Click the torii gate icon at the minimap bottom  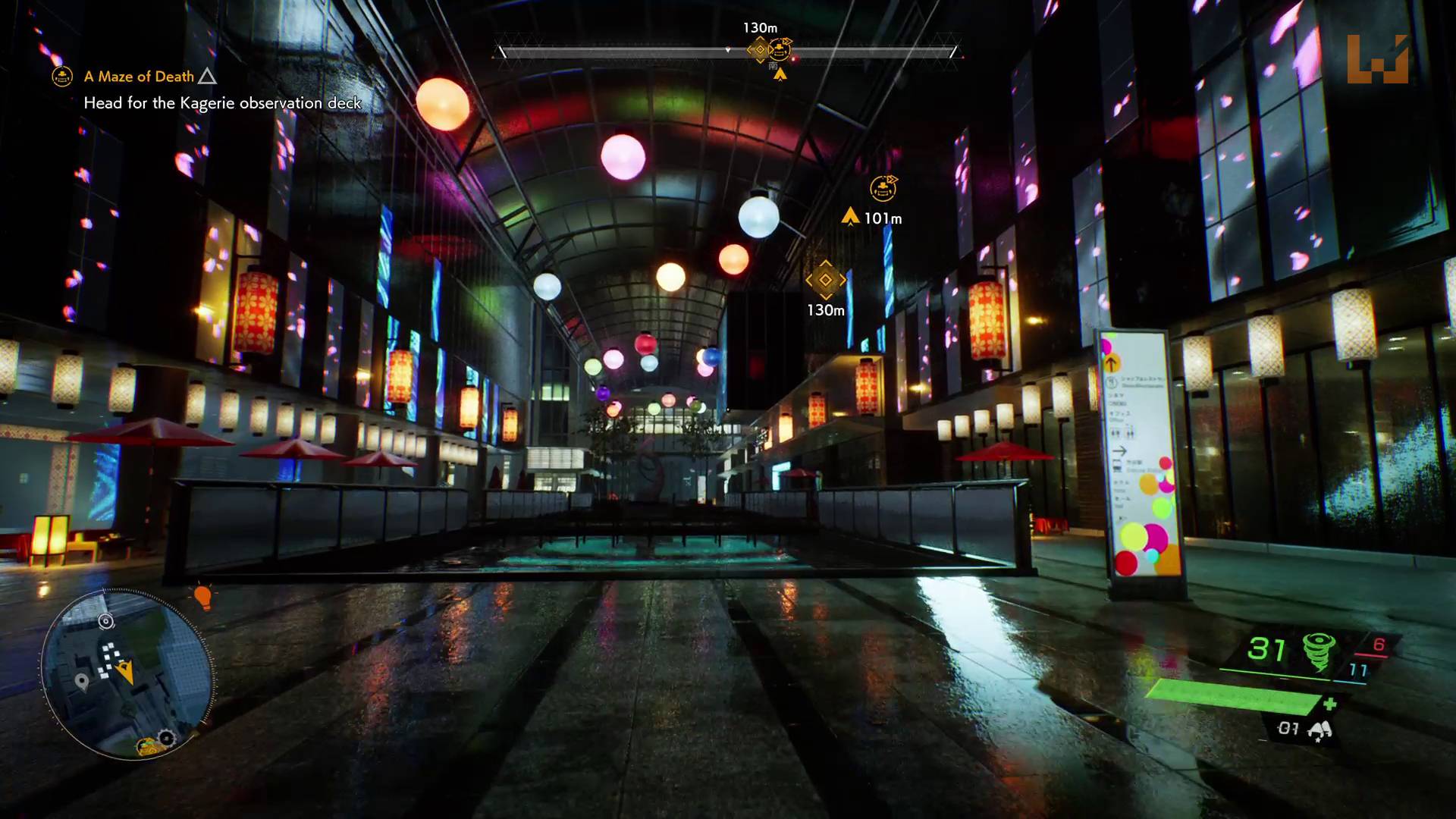(148, 746)
